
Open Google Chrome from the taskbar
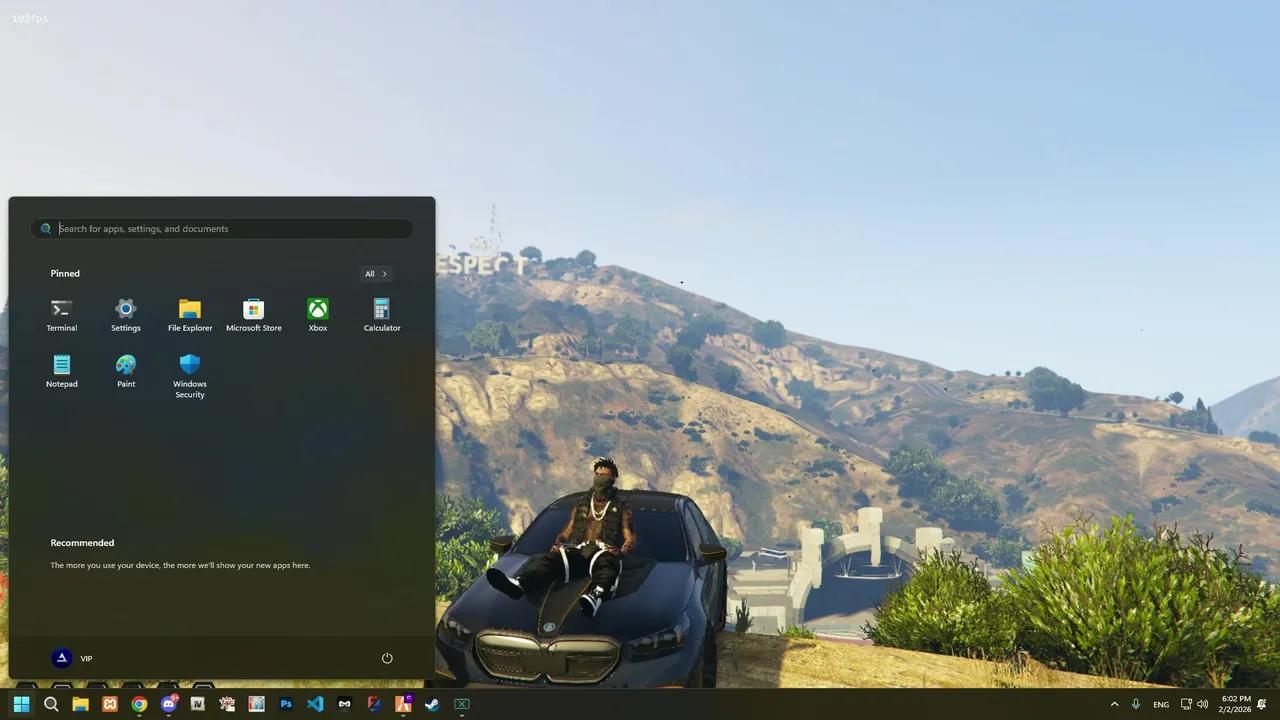coord(139,704)
